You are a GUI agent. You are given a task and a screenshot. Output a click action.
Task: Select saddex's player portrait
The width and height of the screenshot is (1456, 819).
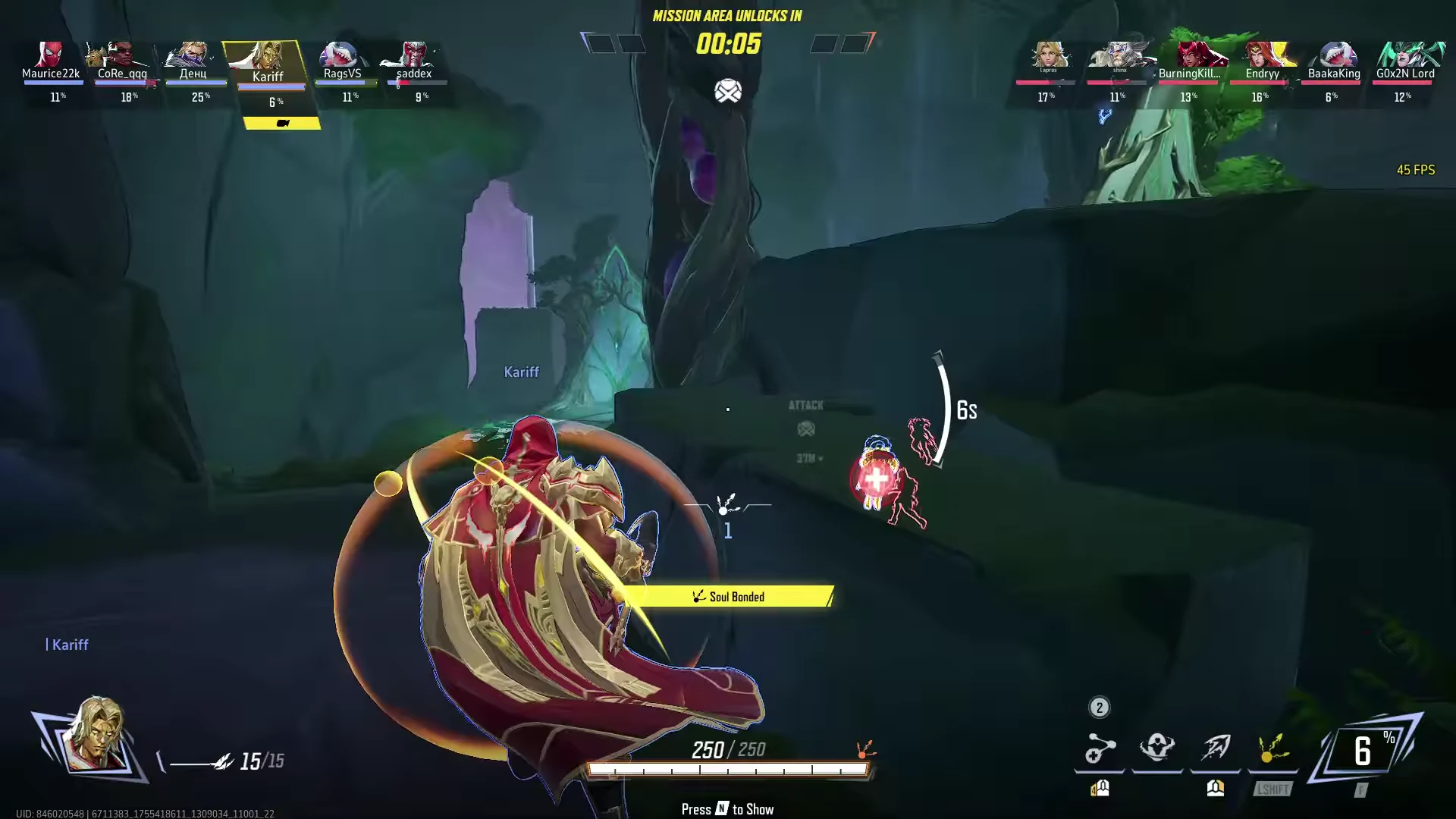pyautogui.click(x=413, y=55)
